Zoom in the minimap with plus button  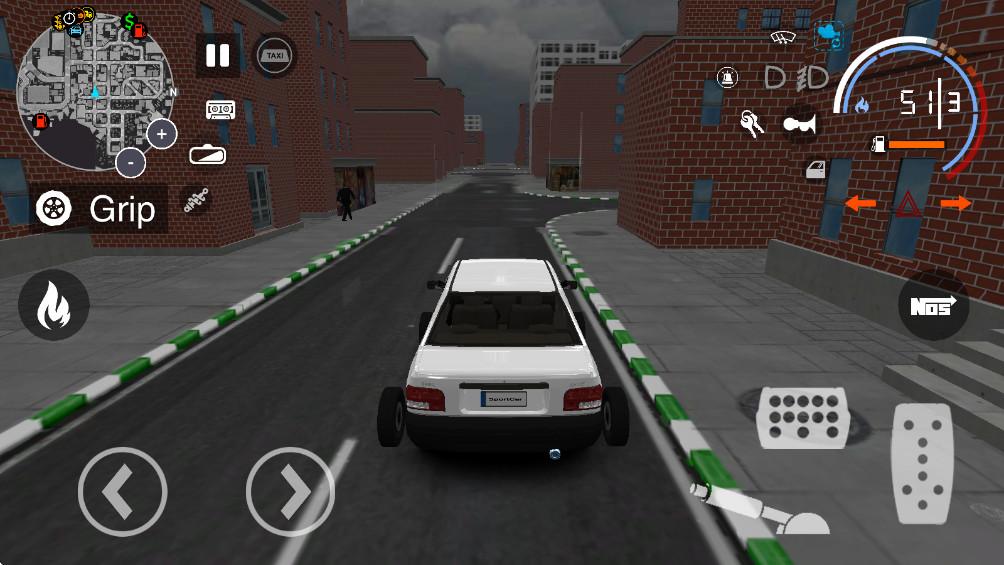point(162,133)
